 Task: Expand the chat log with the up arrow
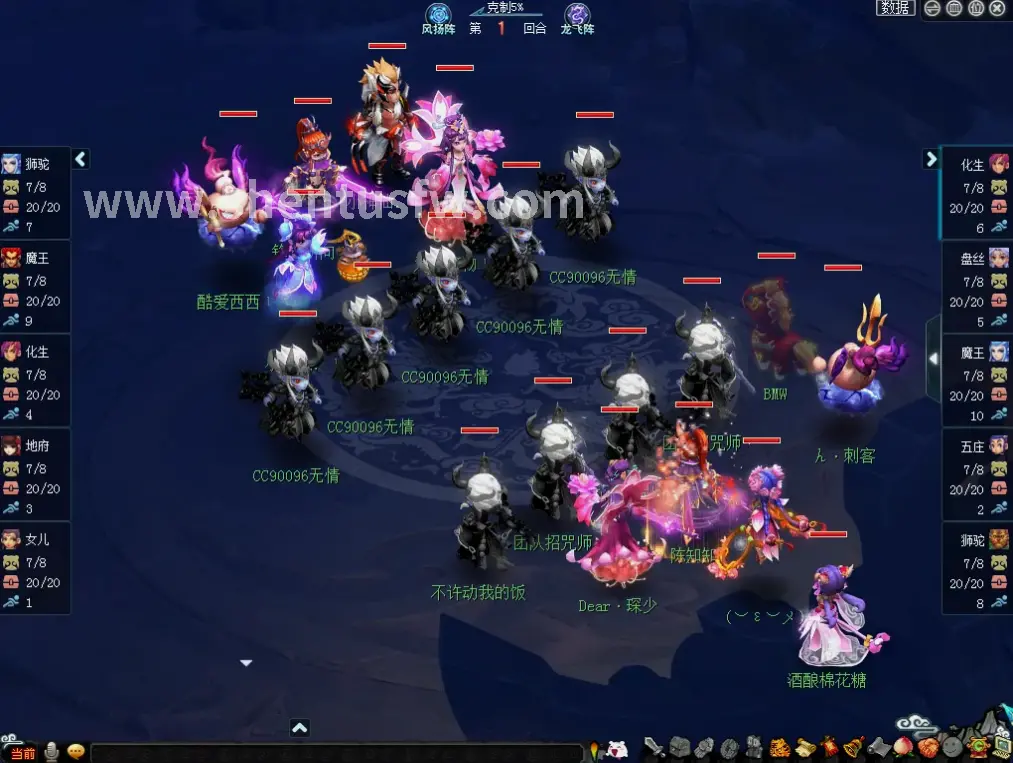[x=299, y=728]
